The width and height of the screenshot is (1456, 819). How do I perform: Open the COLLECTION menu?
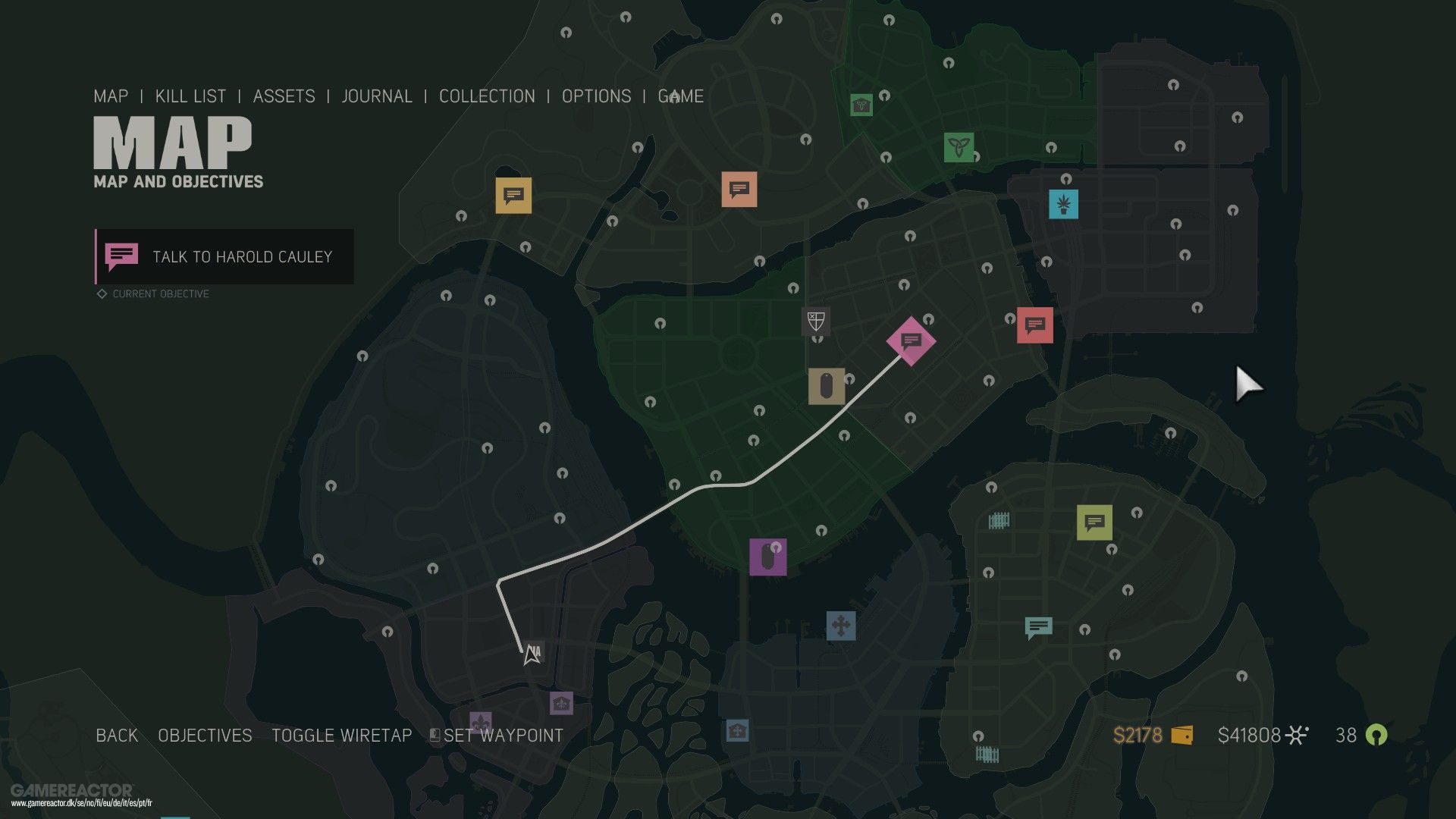coord(487,96)
